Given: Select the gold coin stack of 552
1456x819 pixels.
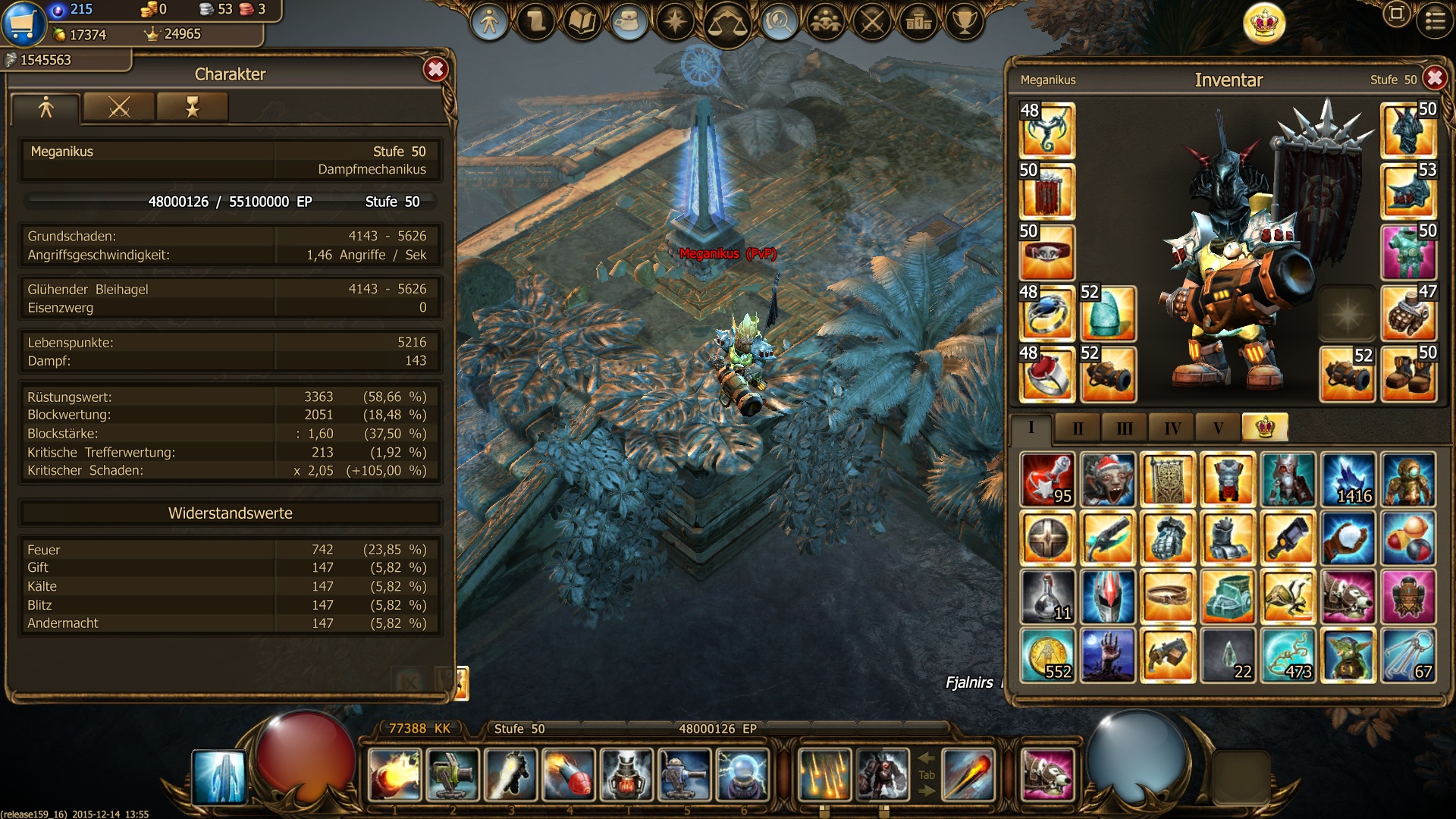Looking at the screenshot, I should click(x=1047, y=656).
